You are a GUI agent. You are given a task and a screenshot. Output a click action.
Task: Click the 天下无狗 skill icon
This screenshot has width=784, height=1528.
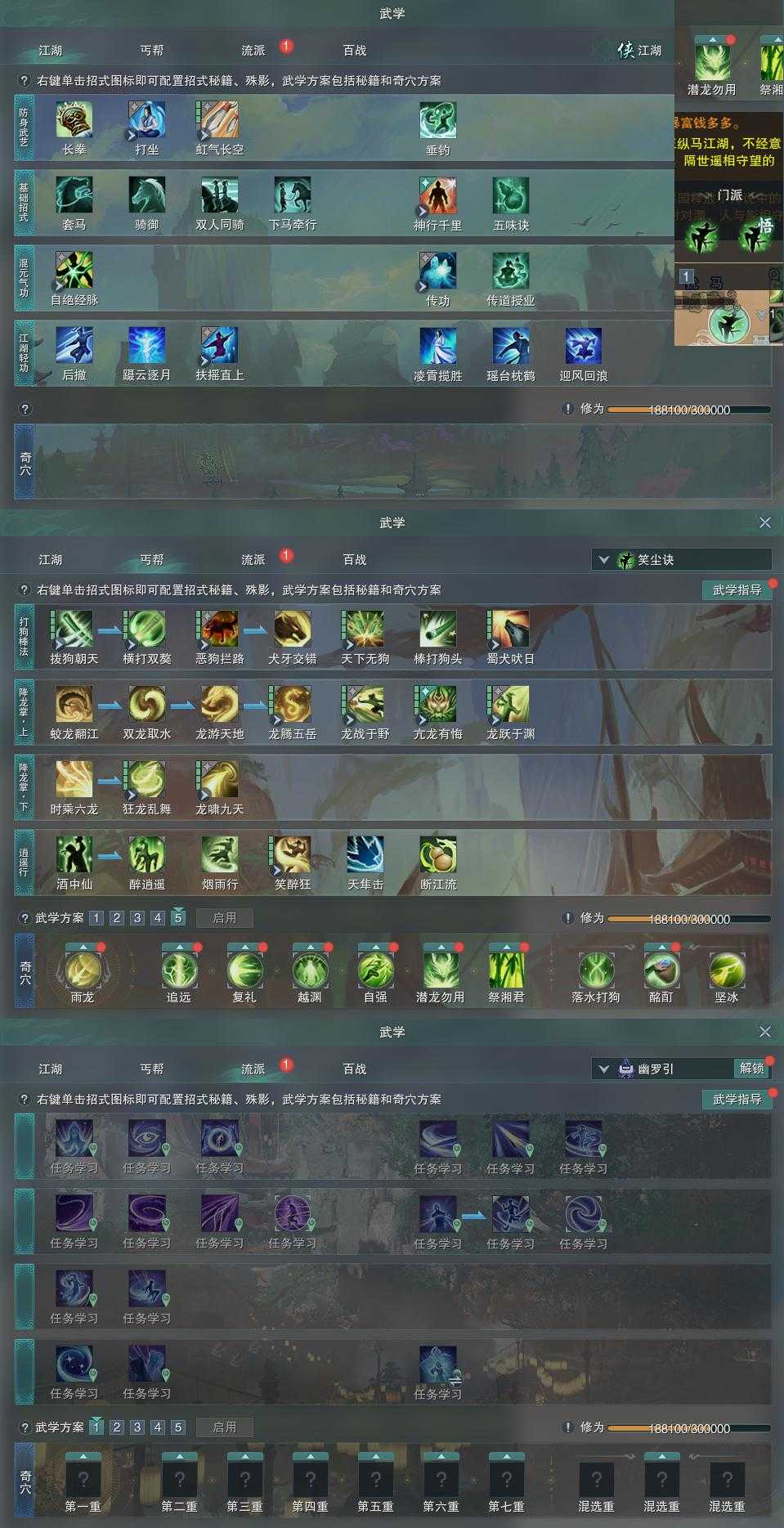[365, 630]
